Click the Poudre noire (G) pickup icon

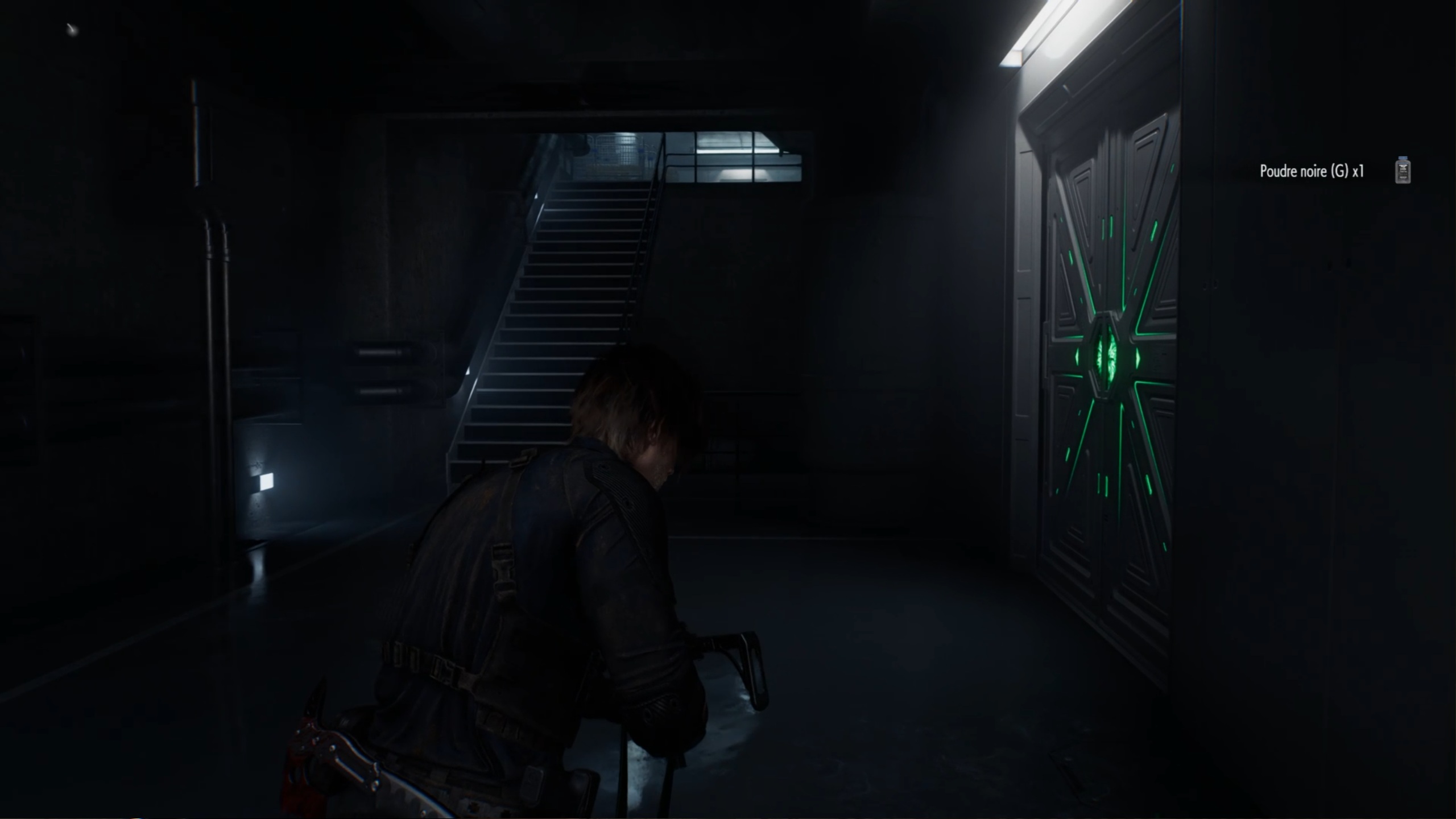coord(1403,171)
